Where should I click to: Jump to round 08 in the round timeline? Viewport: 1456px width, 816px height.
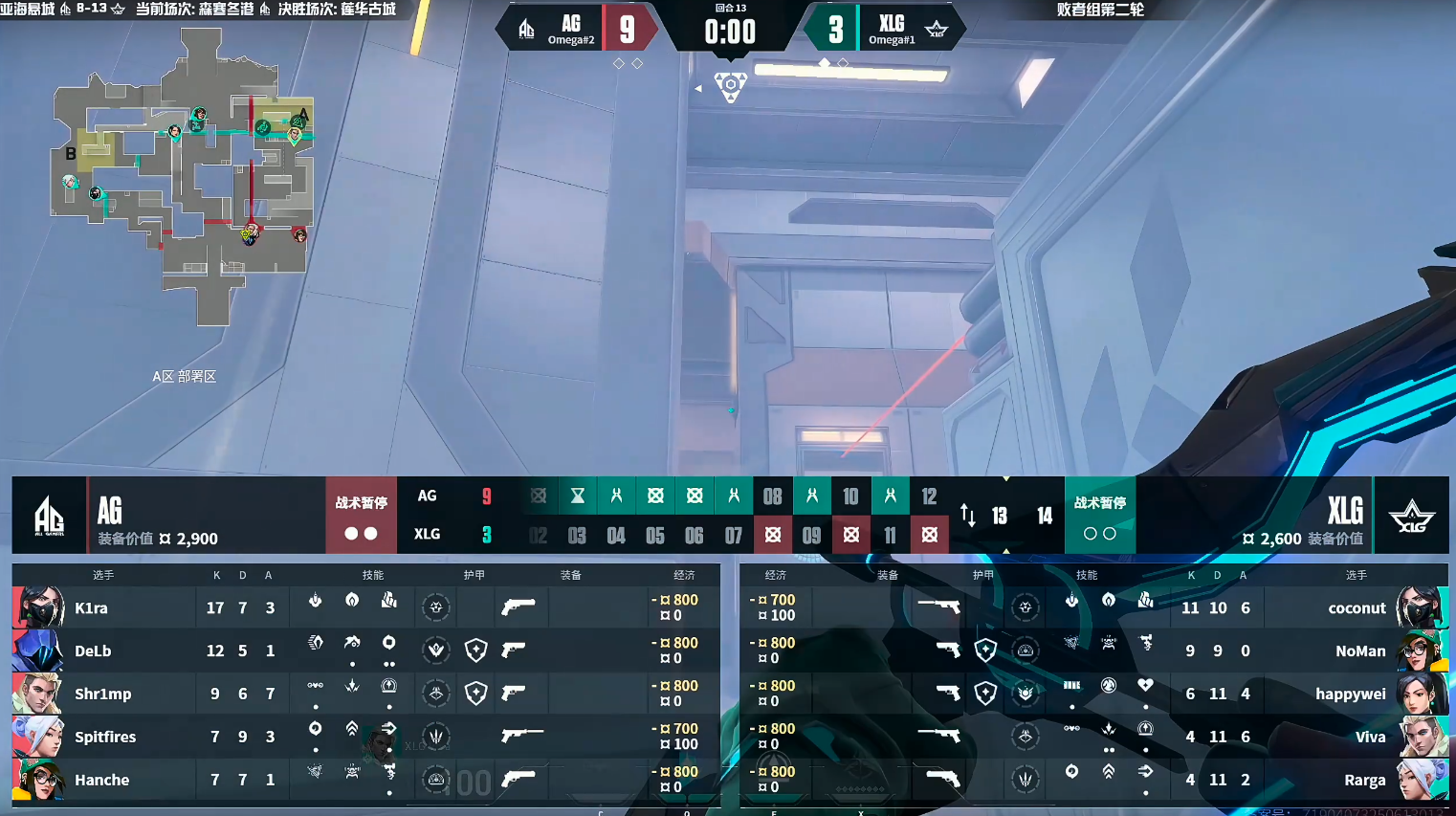click(772, 496)
